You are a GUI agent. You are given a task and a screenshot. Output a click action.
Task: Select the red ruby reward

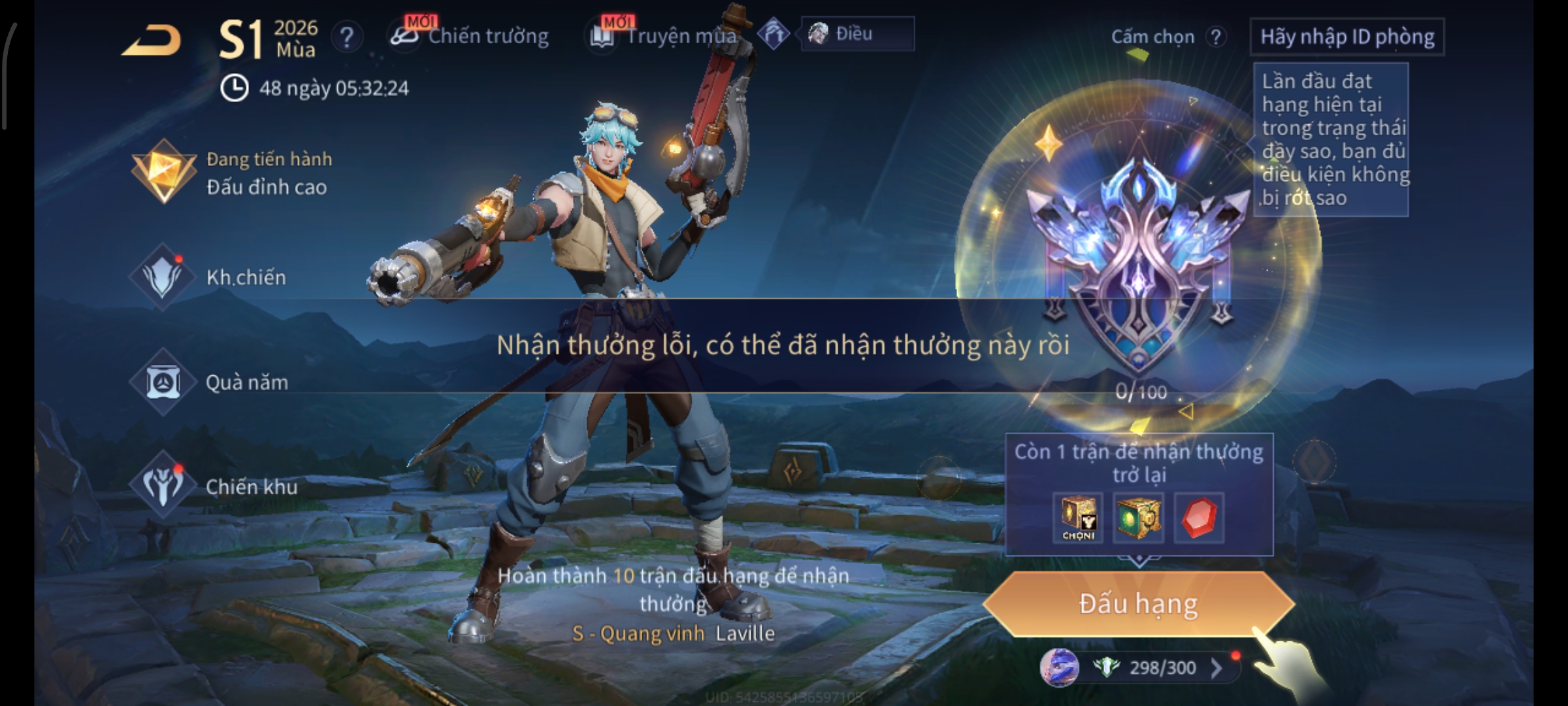pyautogui.click(x=1199, y=518)
